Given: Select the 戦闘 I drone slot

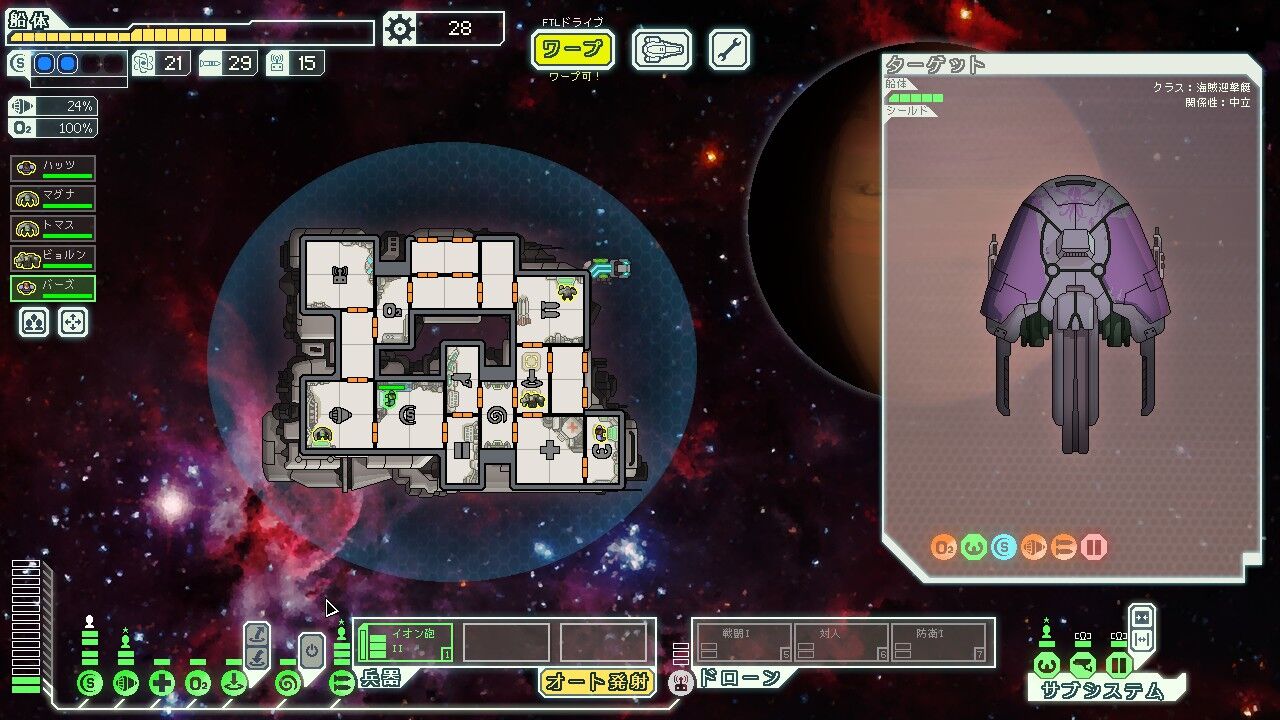Looking at the screenshot, I should (742, 642).
